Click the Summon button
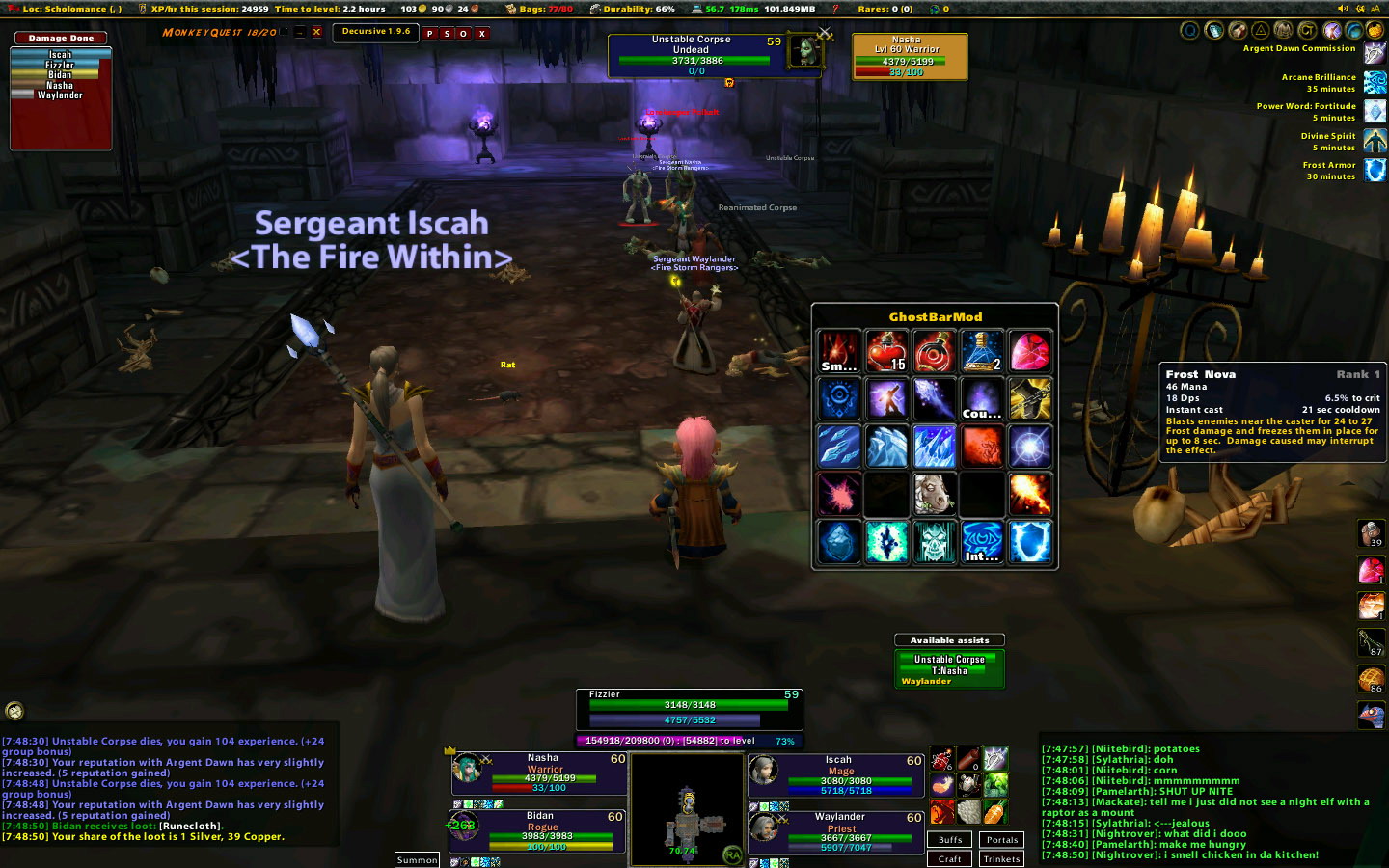 click(x=417, y=859)
